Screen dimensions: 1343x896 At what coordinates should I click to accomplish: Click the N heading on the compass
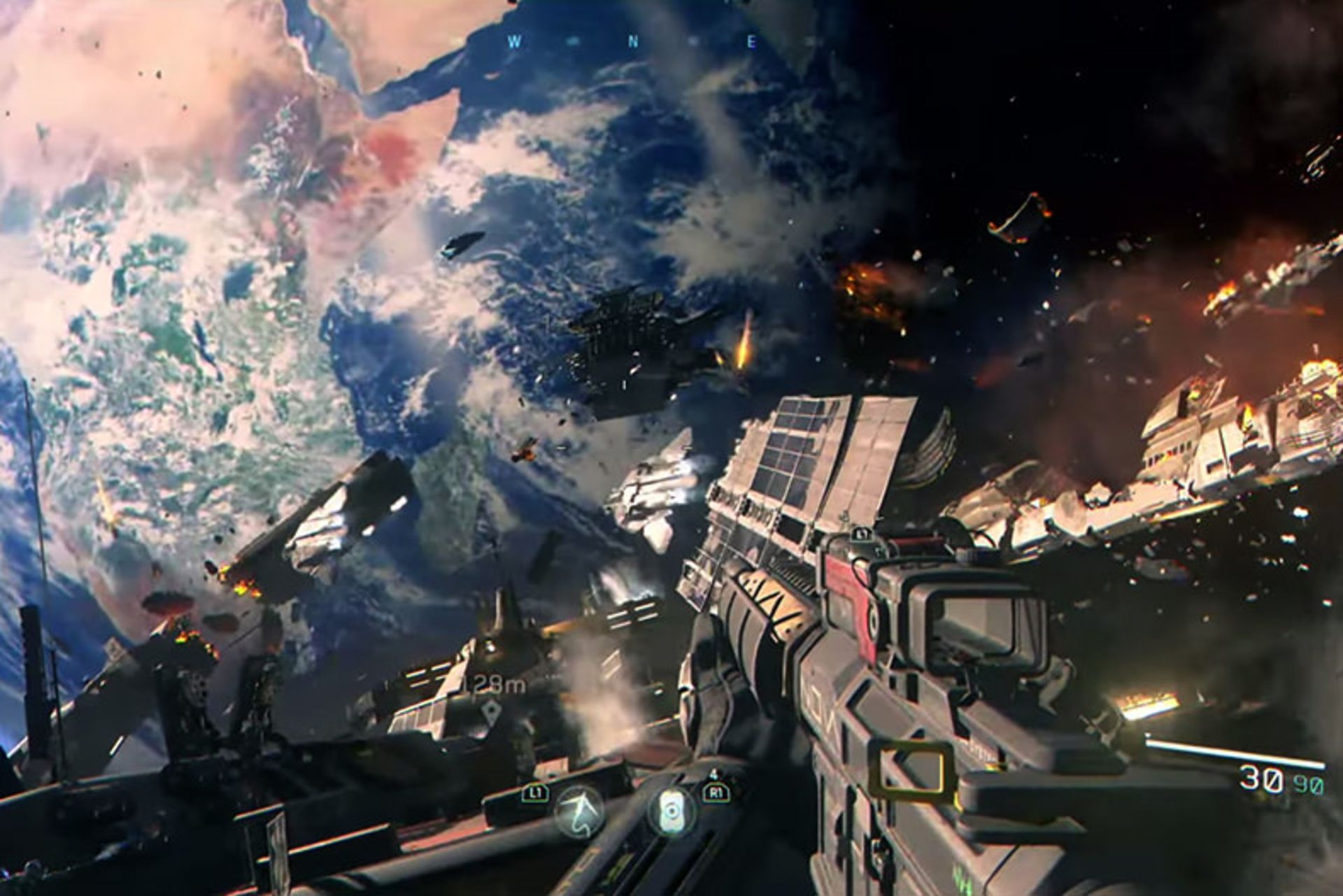pyautogui.click(x=634, y=42)
